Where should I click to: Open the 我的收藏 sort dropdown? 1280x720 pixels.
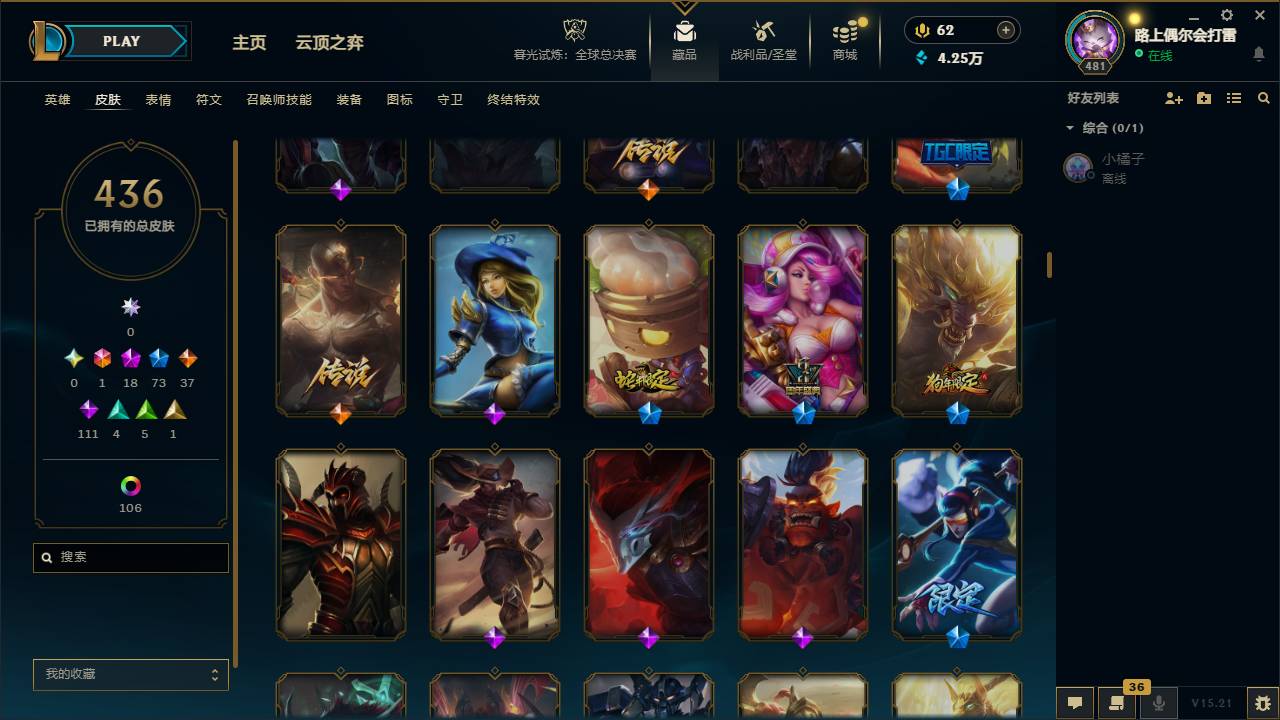pos(130,674)
